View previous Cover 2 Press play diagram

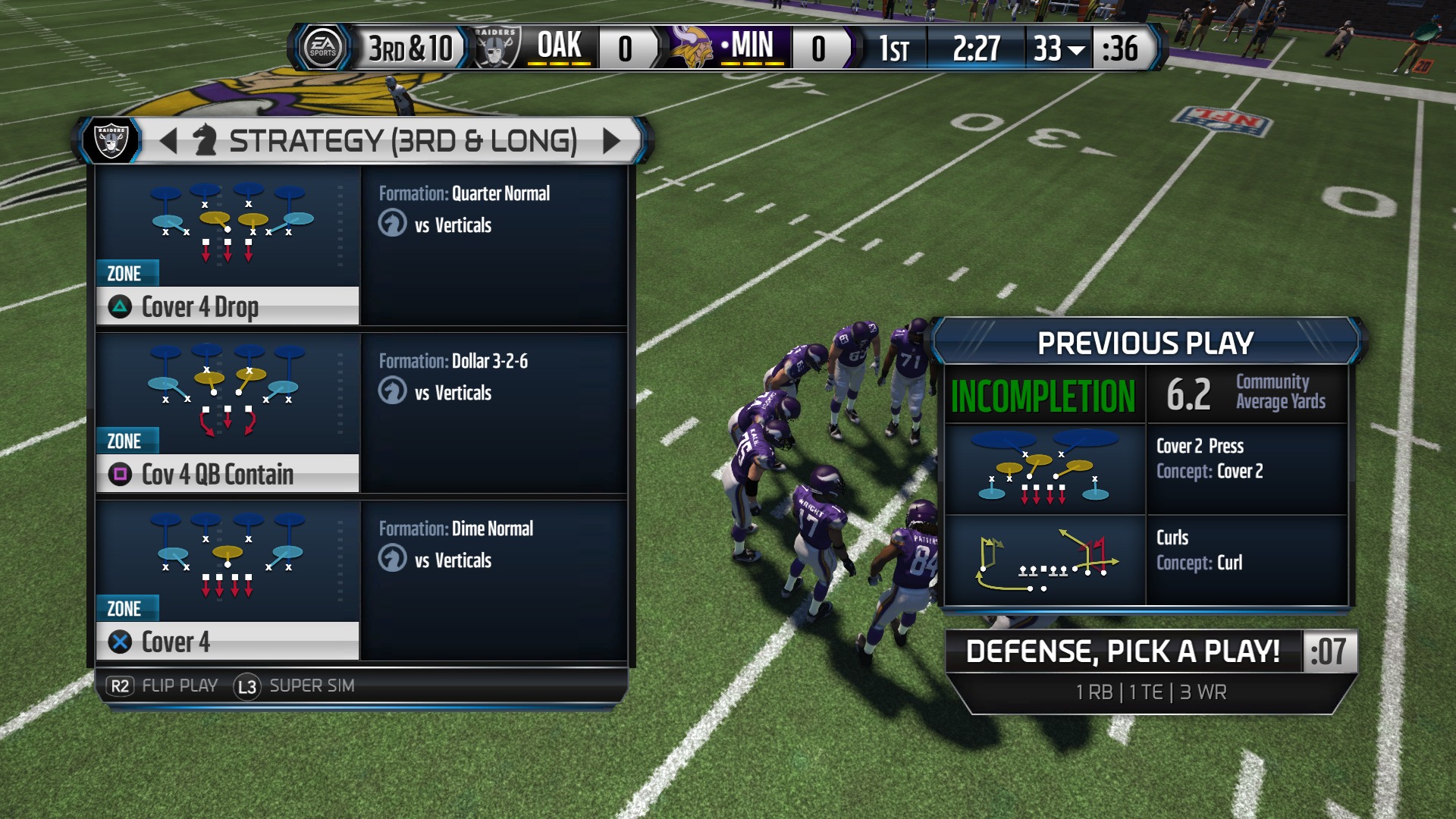[1044, 470]
